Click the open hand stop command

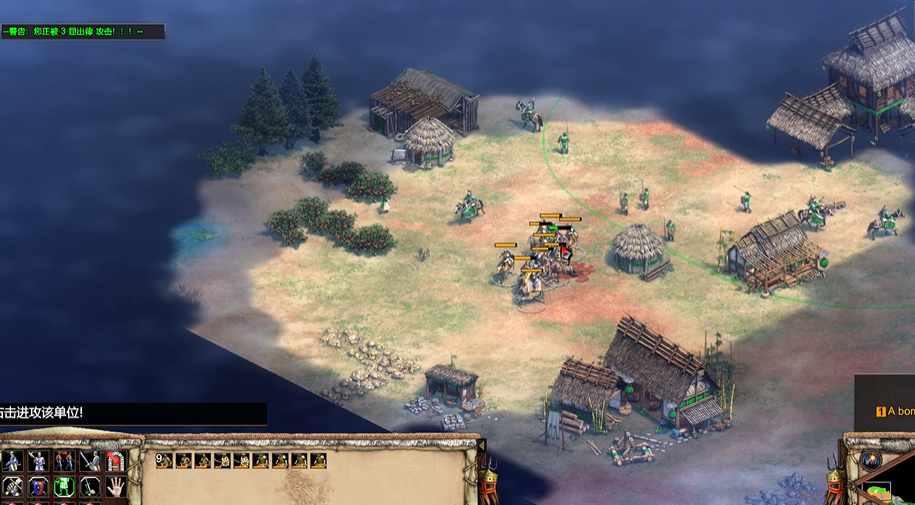pos(115,486)
